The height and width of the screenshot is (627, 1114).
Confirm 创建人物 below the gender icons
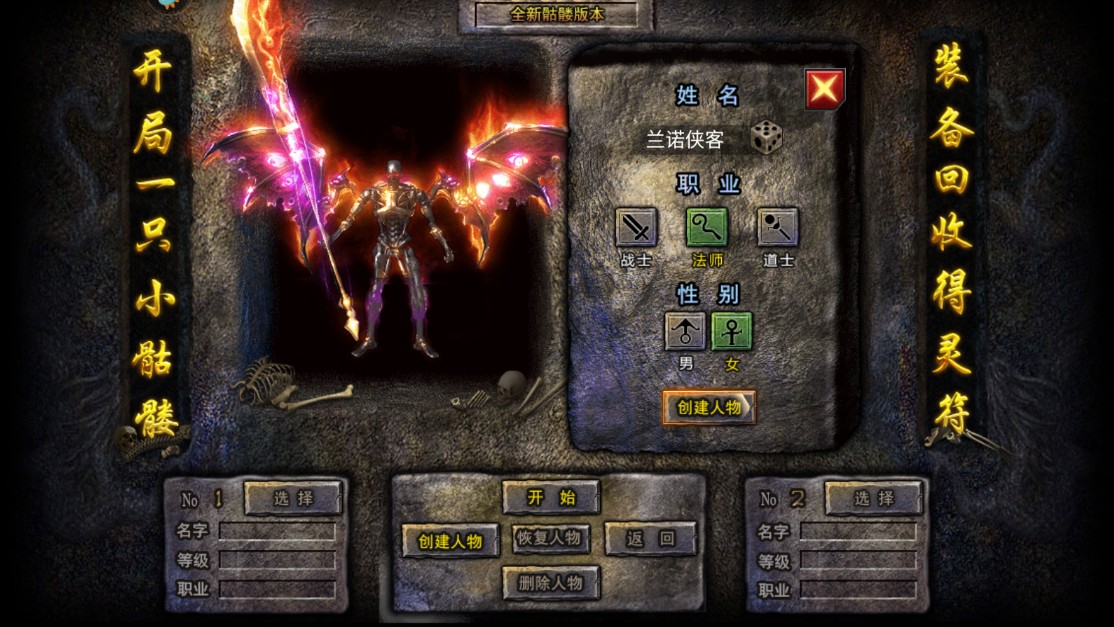pos(708,407)
